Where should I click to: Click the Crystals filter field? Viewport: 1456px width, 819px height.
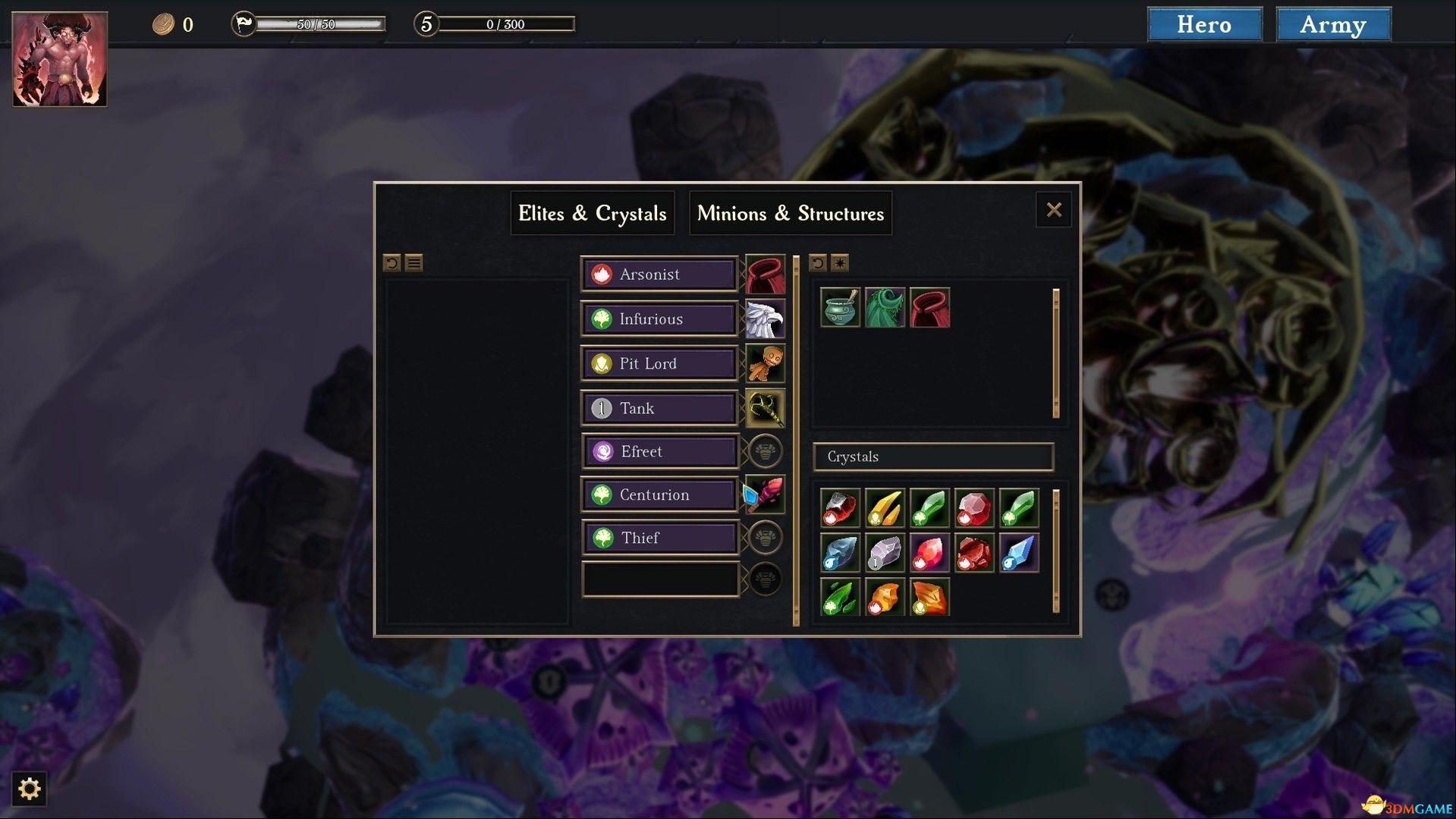[x=932, y=457]
